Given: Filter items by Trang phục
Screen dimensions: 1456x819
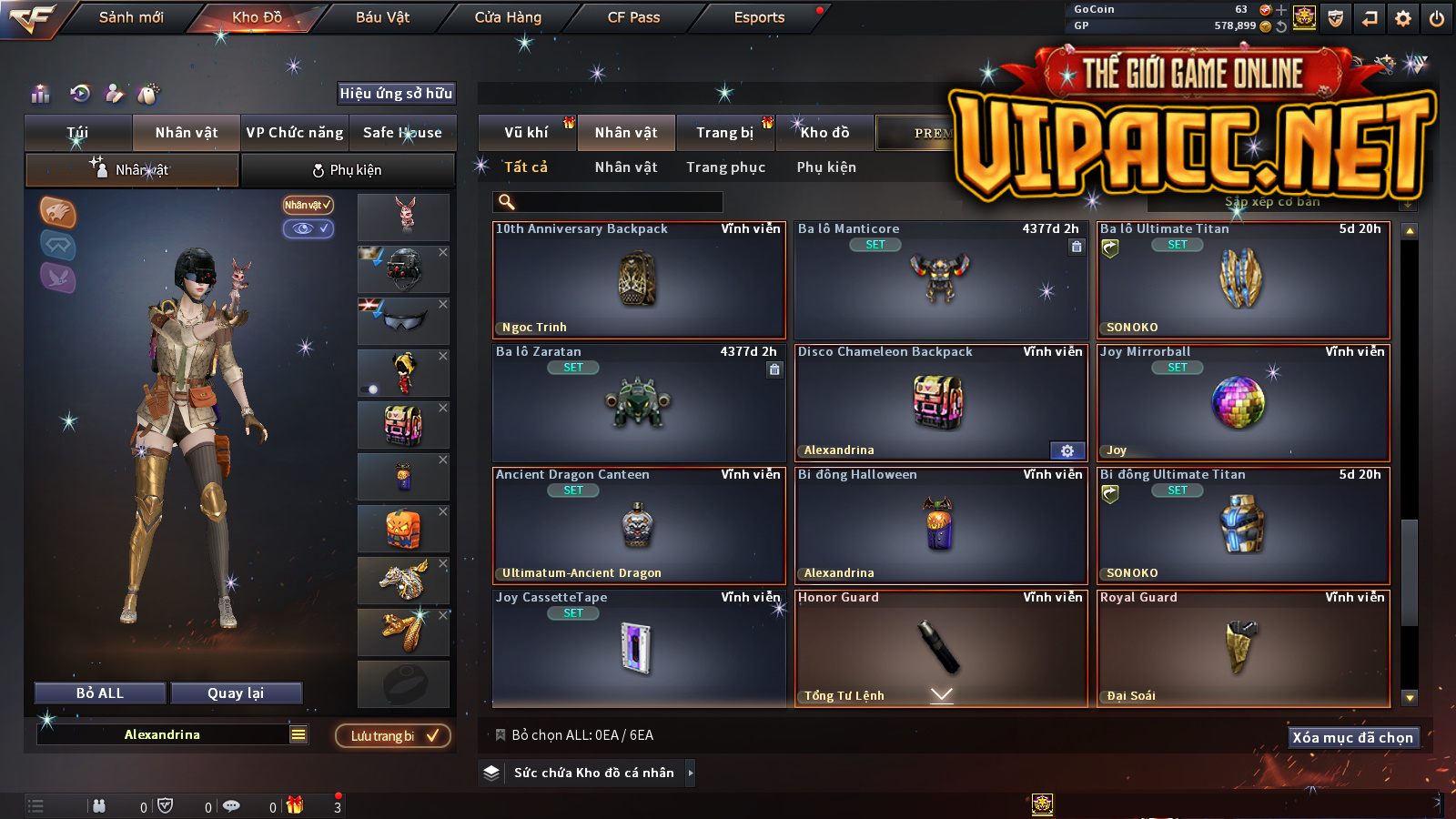Looking at the screenshot, I should click(725, 167).
